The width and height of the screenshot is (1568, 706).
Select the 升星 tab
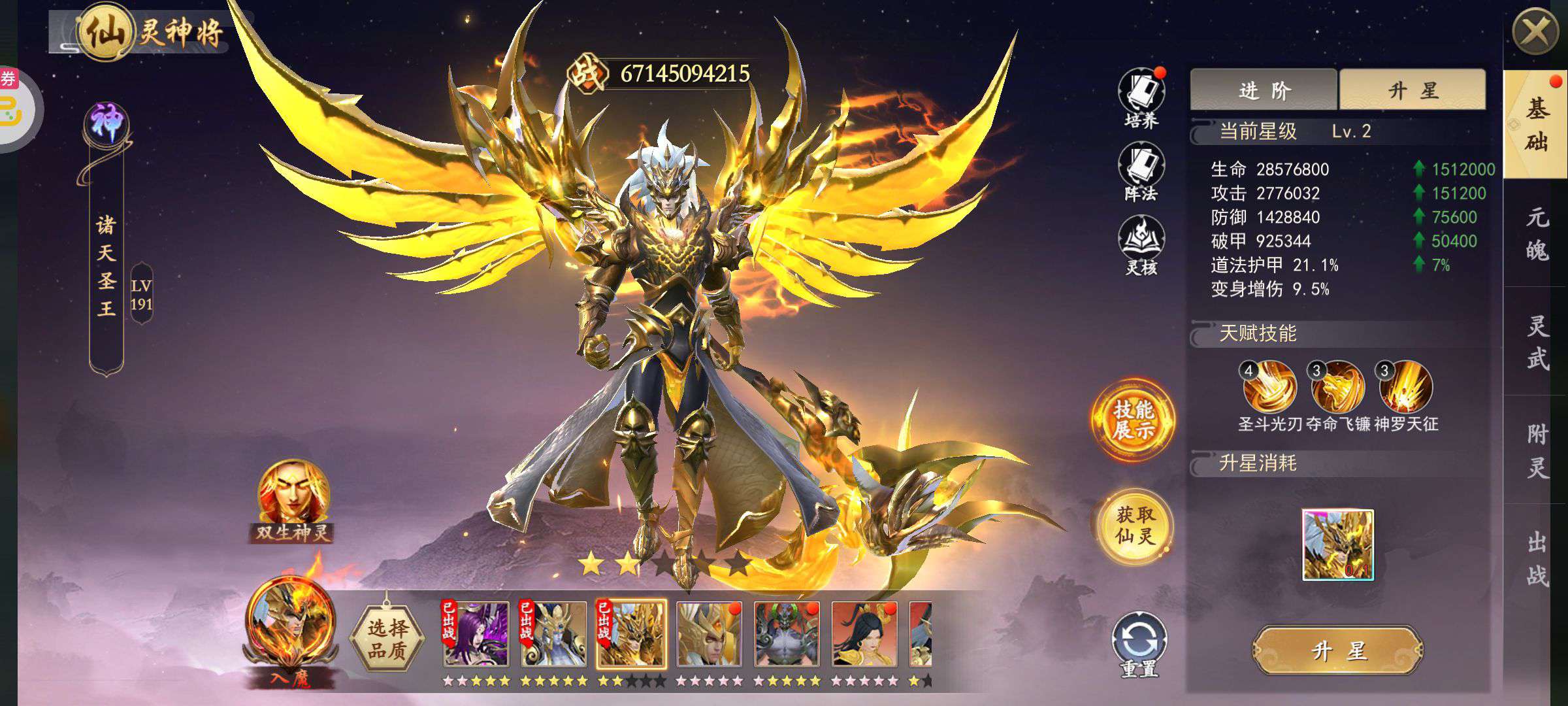pos(1413,90)
